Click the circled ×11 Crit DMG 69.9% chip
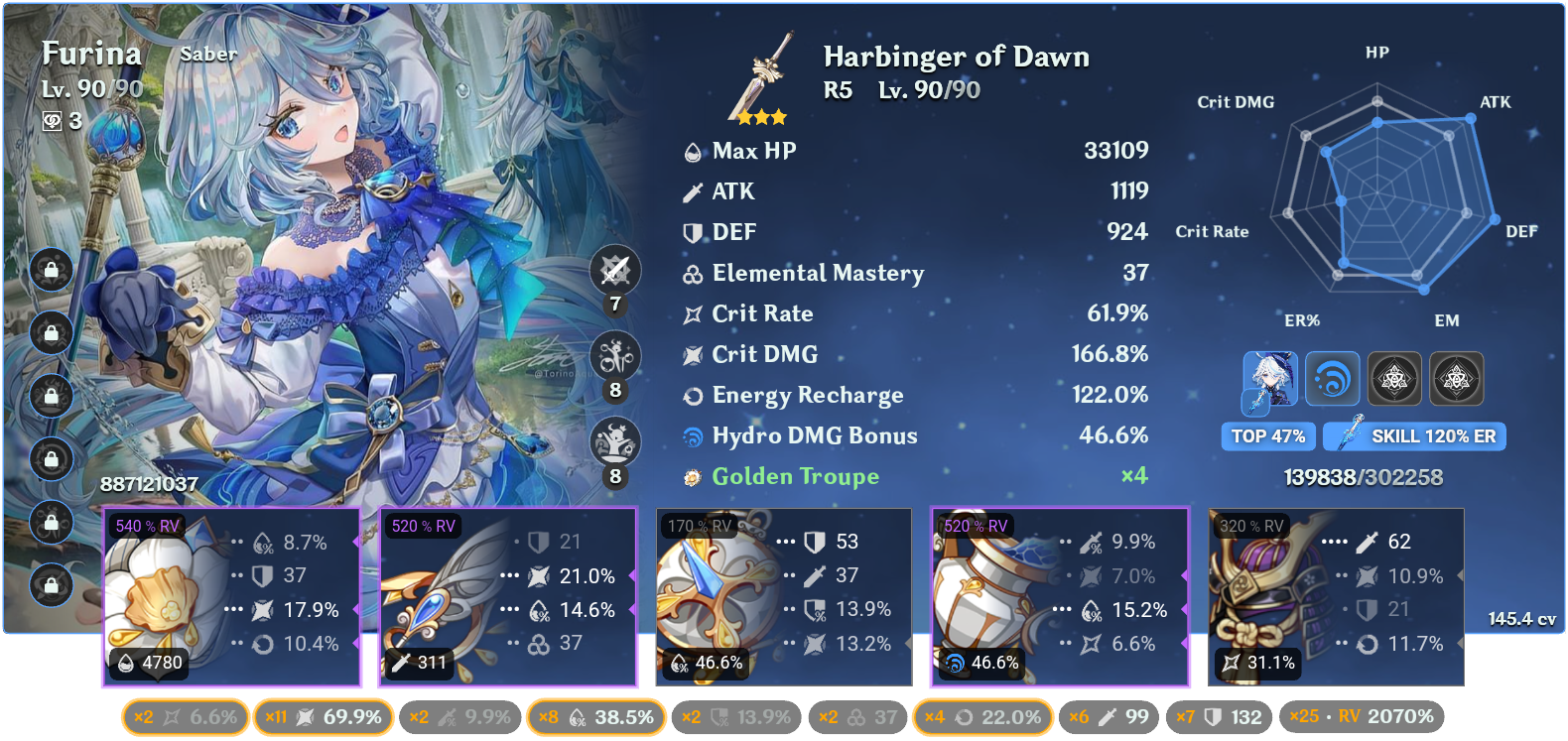Image resolution: width=1568 pixels, height=741 pixels. 325,716
